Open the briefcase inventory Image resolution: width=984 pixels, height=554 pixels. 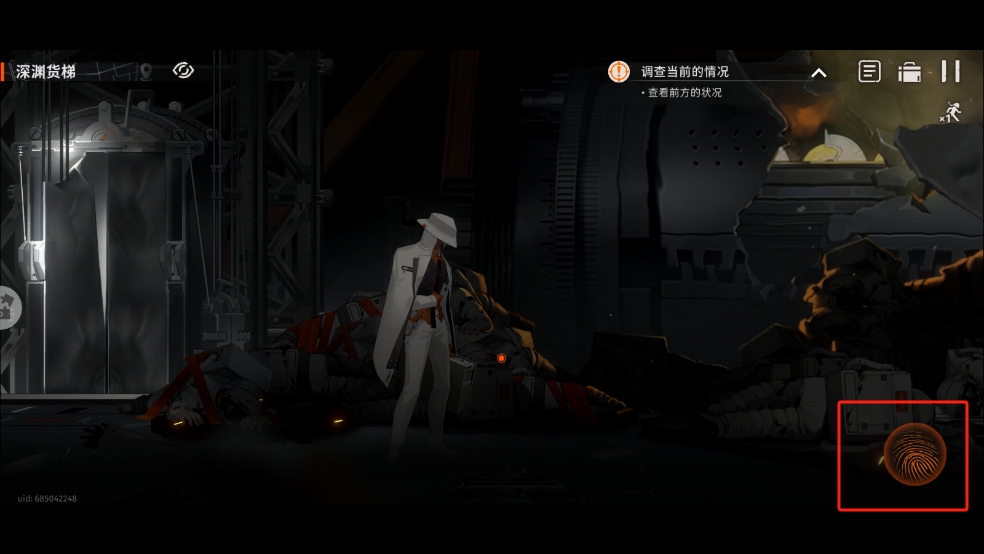pos(909,72)
